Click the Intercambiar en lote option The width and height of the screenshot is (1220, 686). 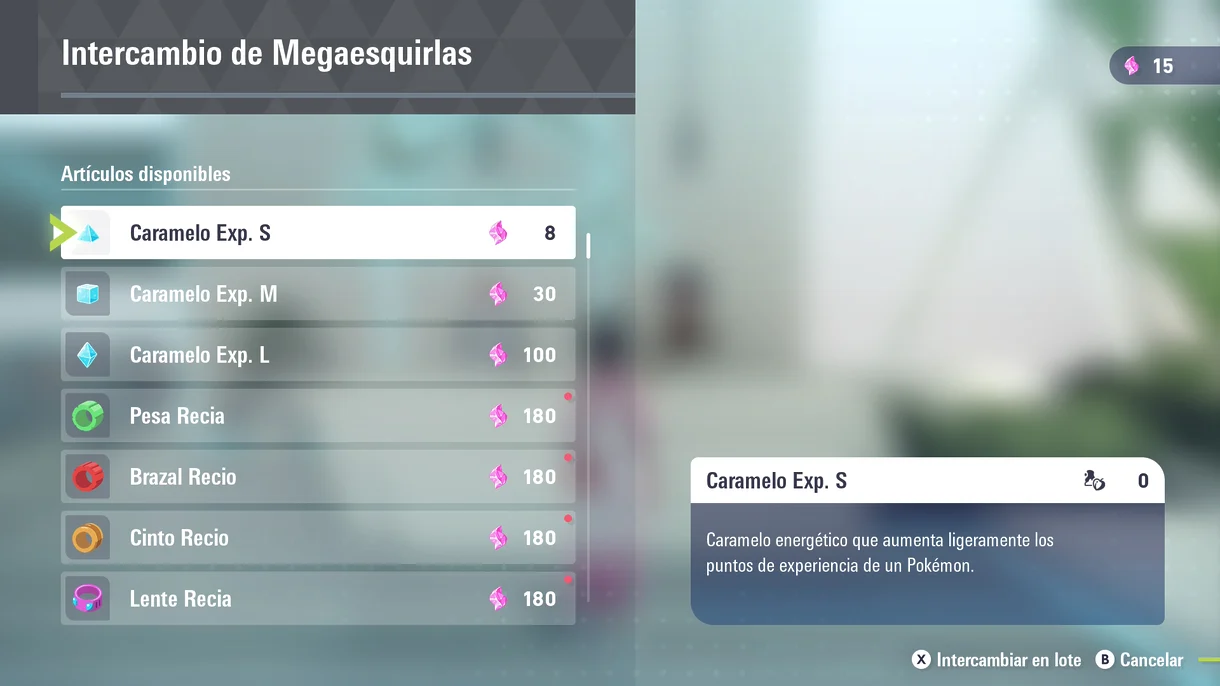click(997, 660)
